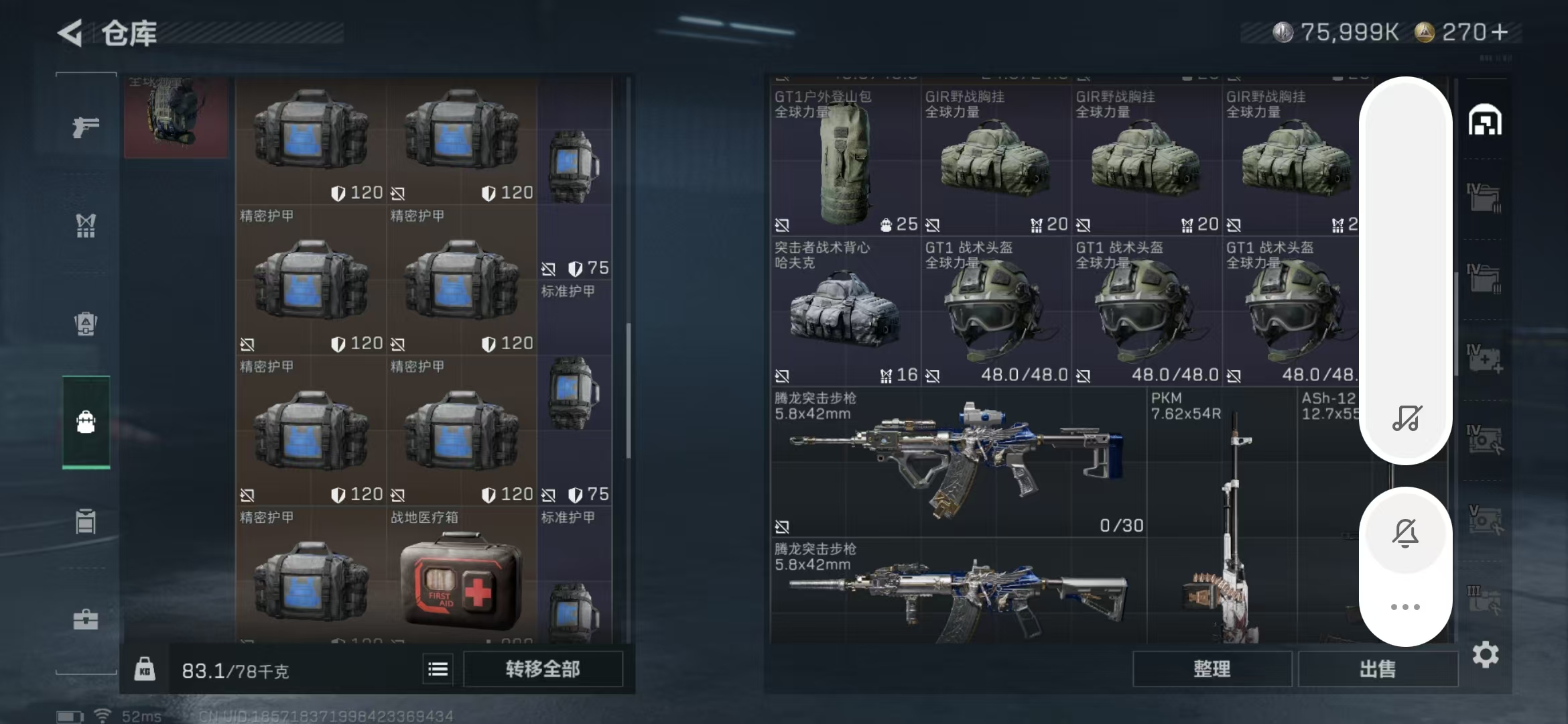
Task: Tap the 转移全部 transfer all button
Action: click(543, 669)
